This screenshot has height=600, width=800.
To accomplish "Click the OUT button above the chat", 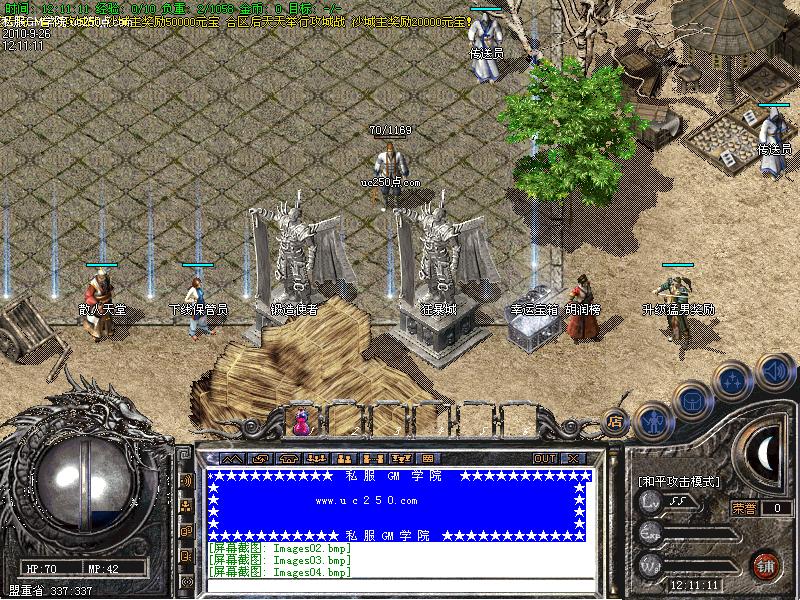I will pos(544,458).
